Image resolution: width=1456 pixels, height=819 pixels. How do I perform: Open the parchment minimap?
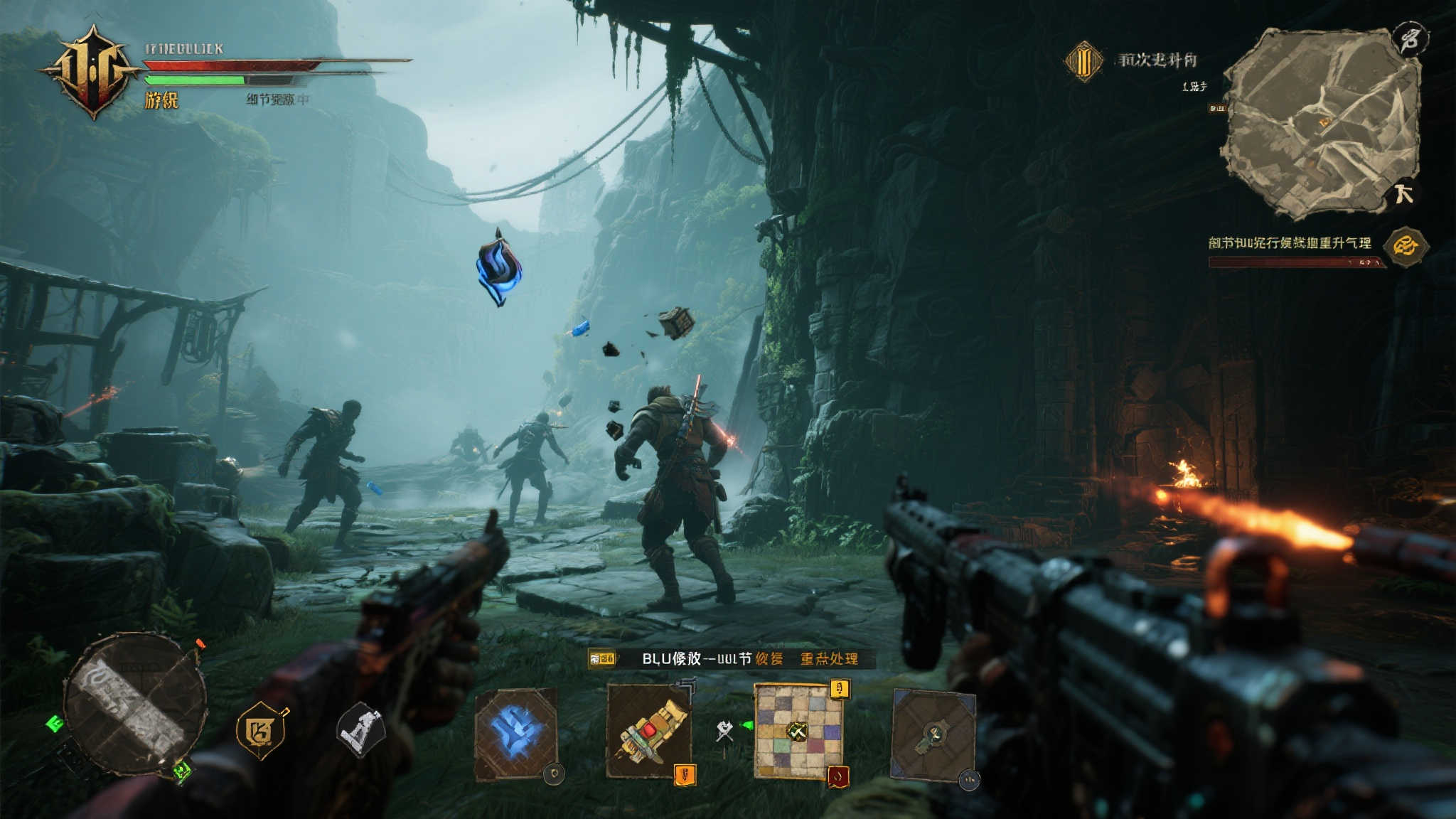[1321, 122]
